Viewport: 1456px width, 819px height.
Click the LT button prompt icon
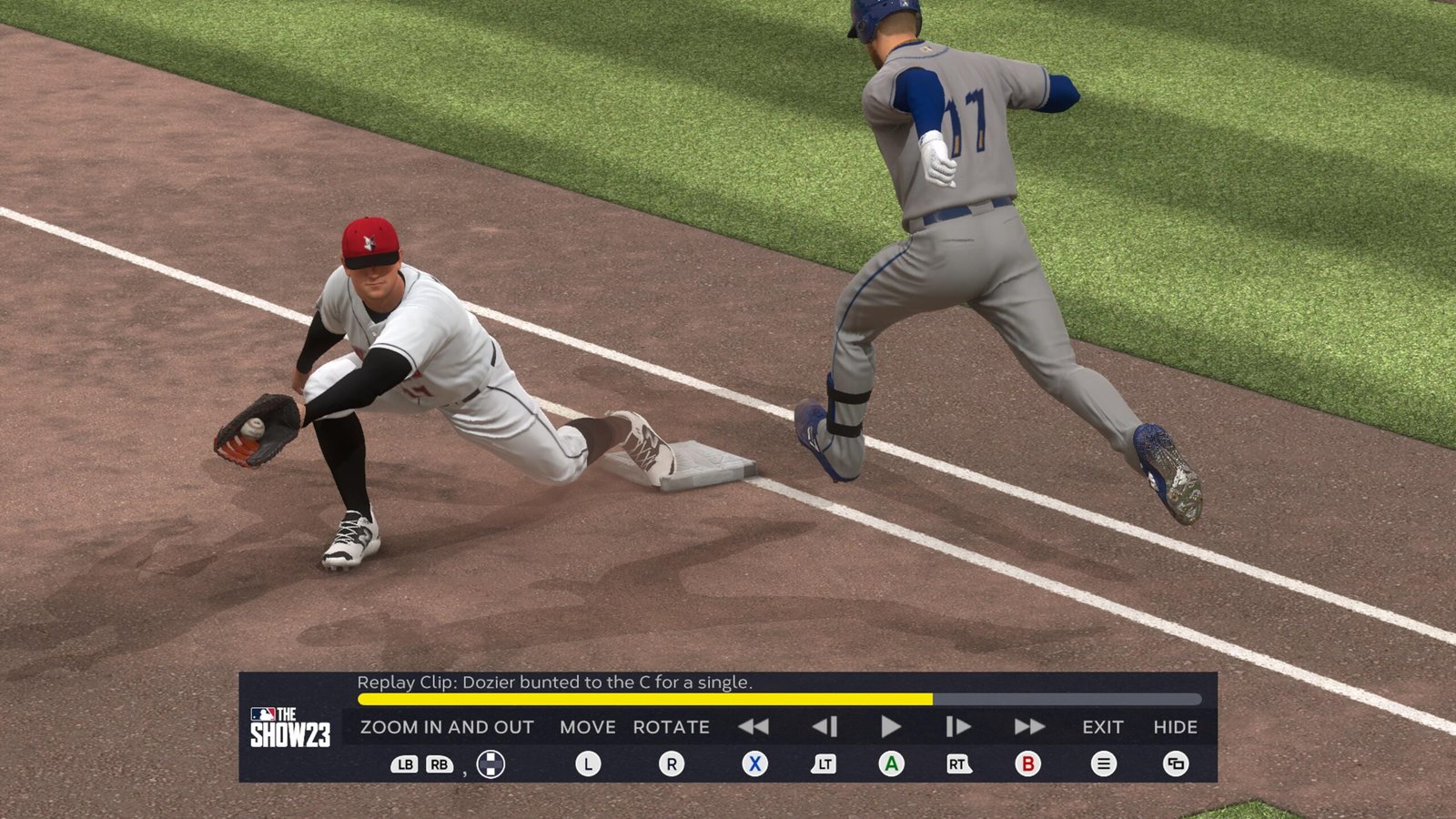(824, 763)
